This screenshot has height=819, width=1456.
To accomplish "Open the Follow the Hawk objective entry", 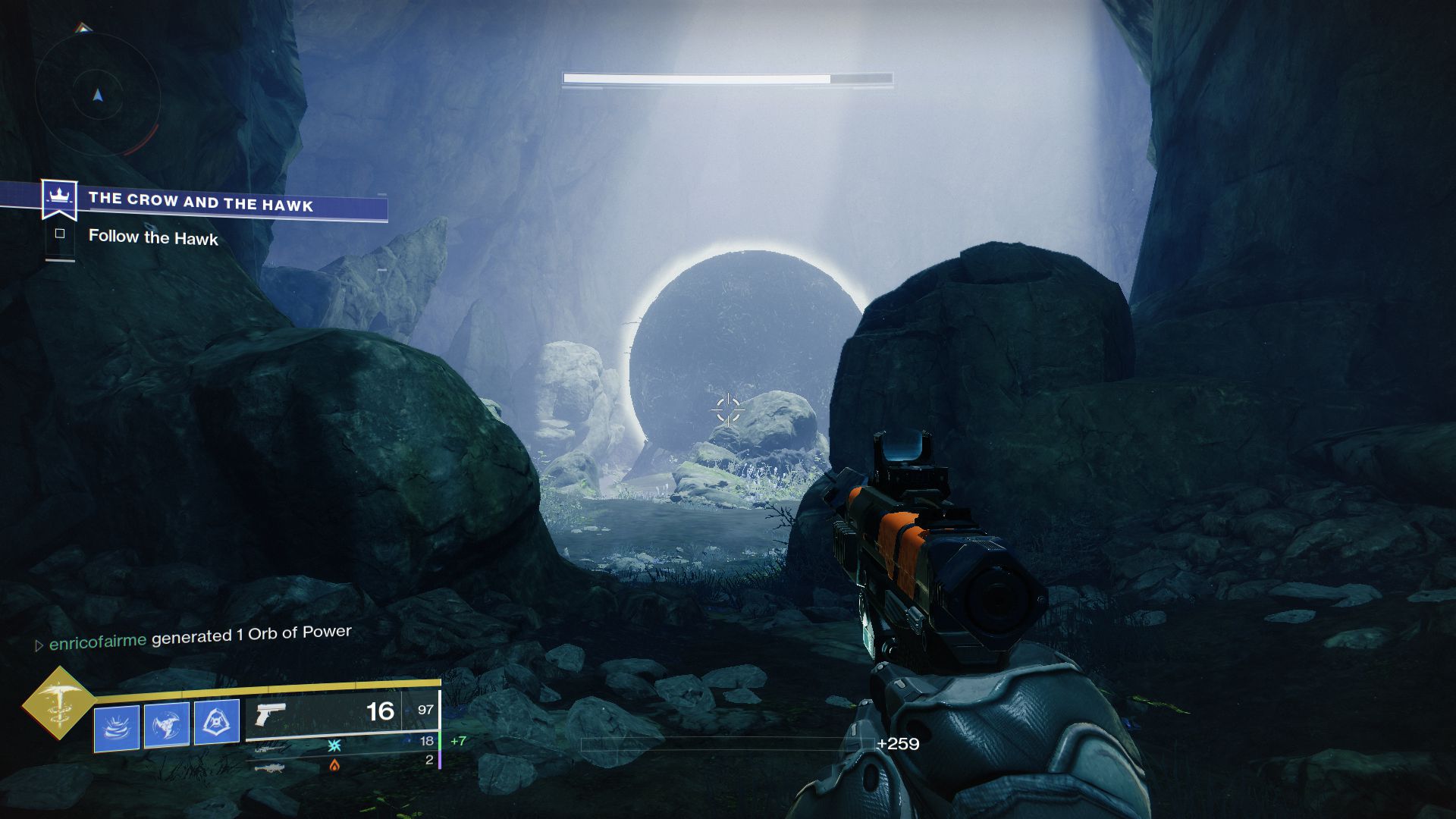I will (152, 237).
